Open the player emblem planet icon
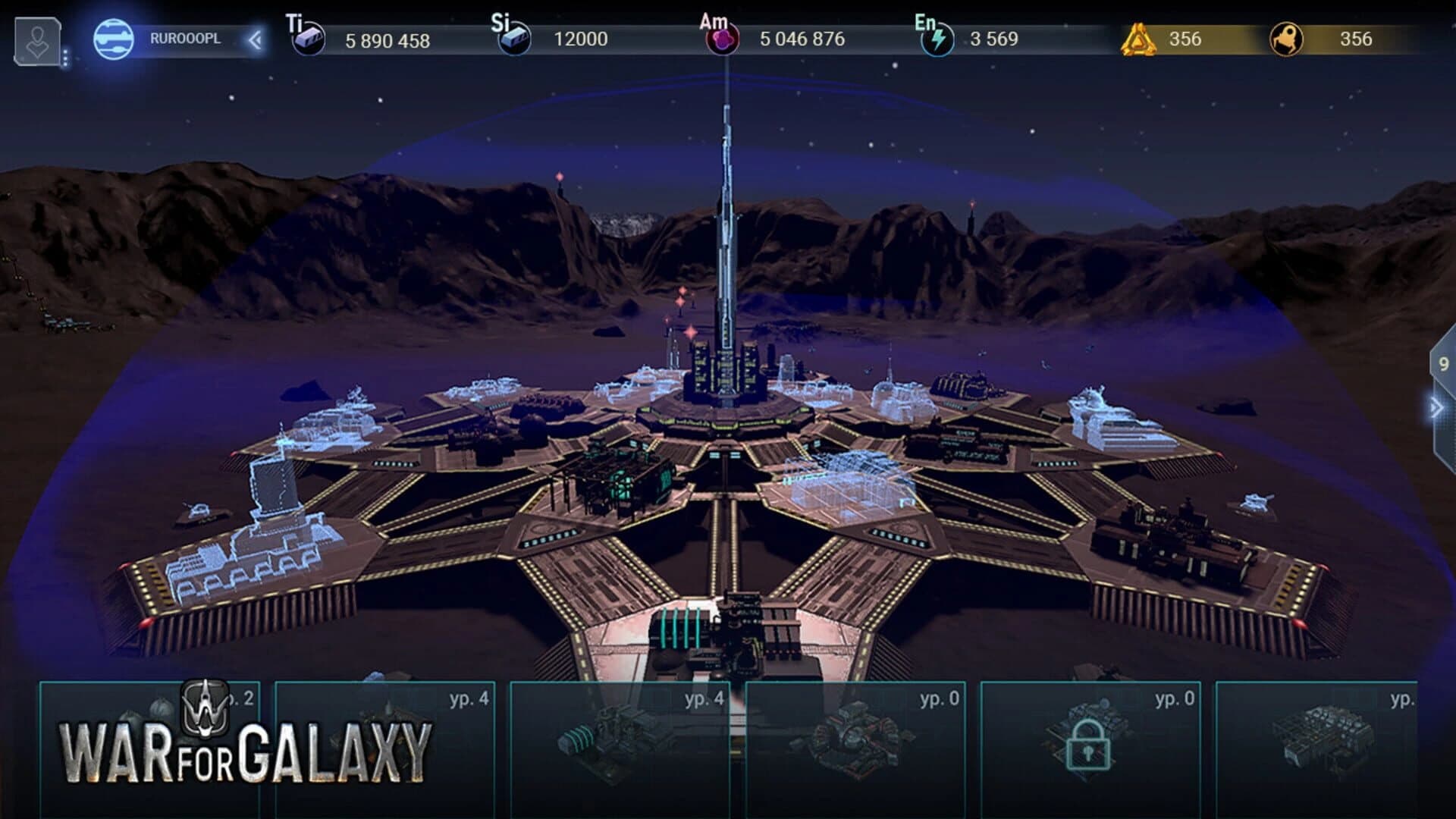This screenshot has width=1456, height=819. coord(114,39)
